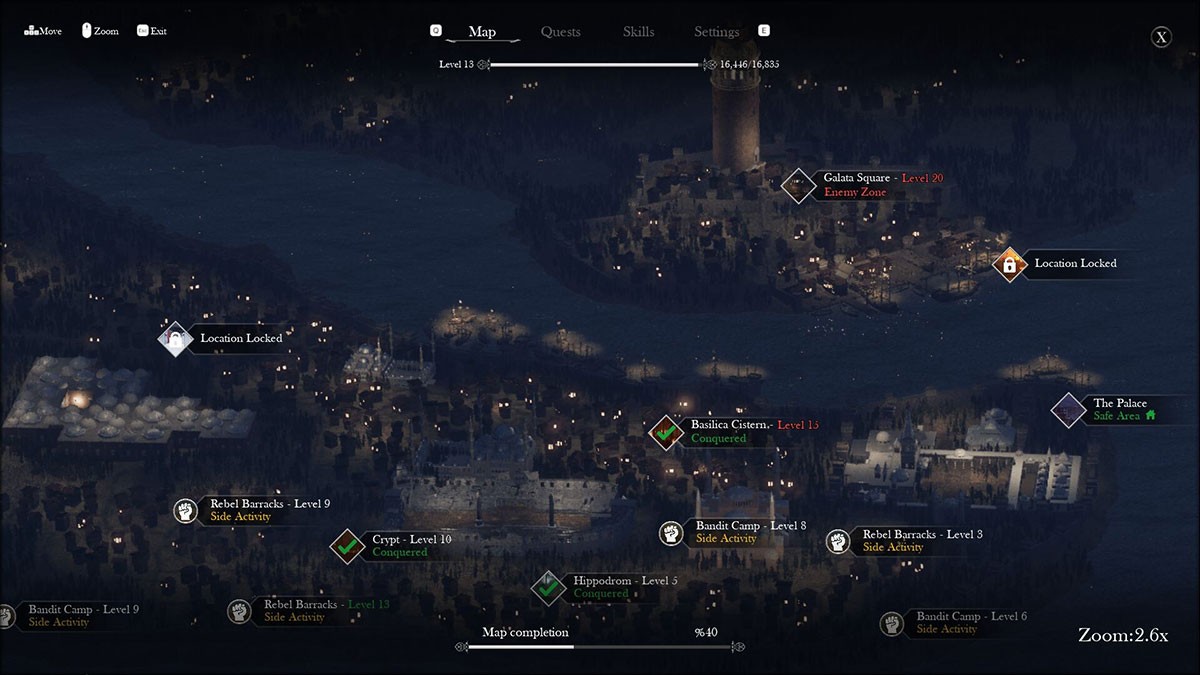Switch to the Quests tab
1200x675 pixels.
point(560,32)
